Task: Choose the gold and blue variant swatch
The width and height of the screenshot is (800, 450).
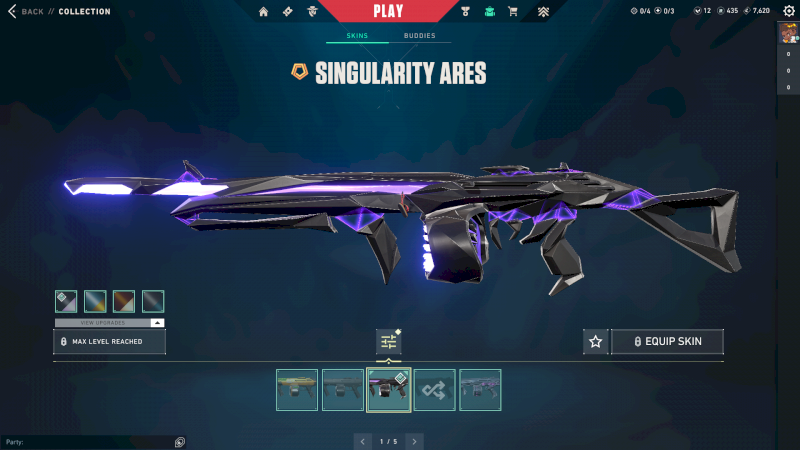Action: (x=95, y=301)
